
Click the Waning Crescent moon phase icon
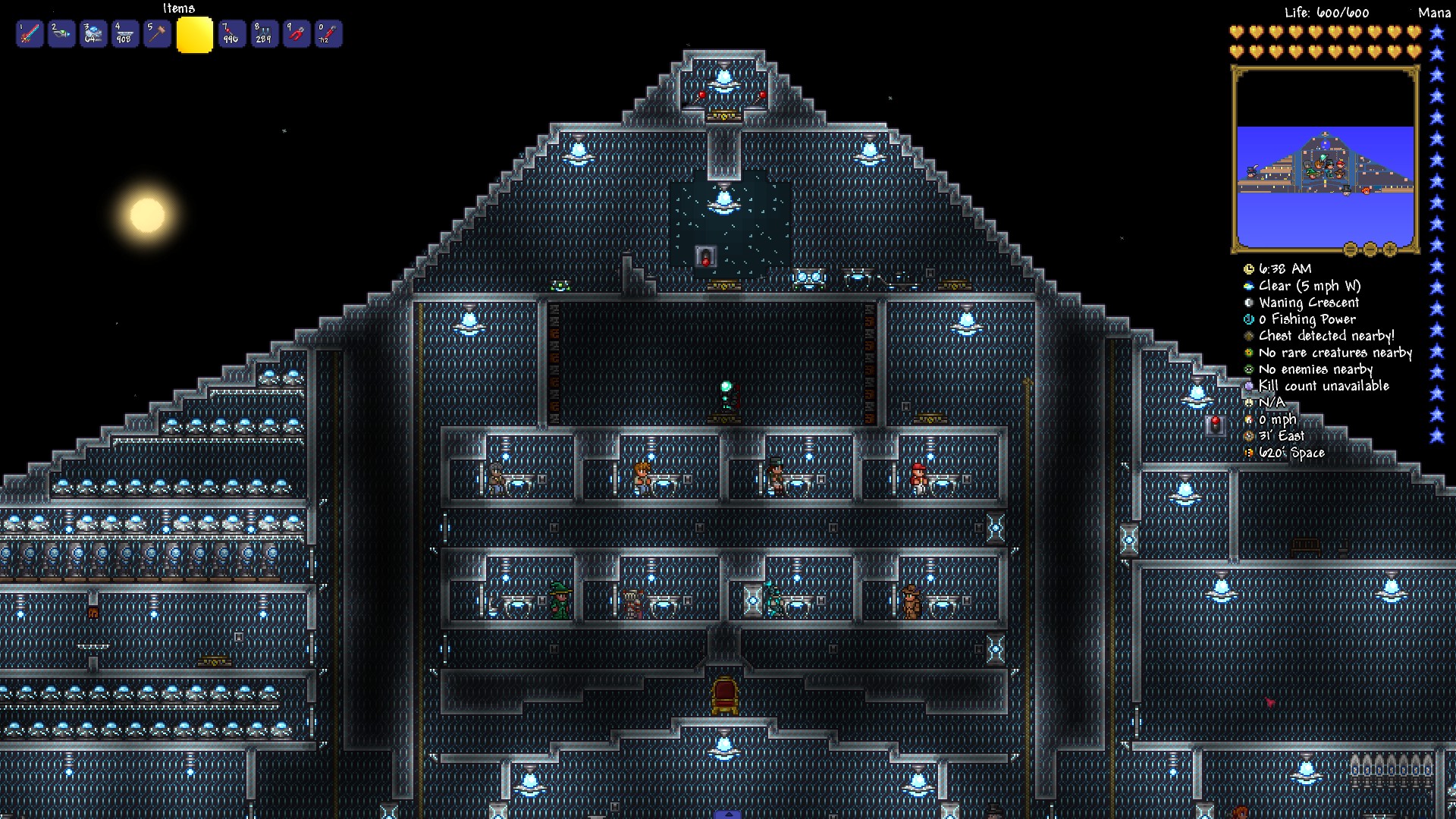(1248, 303)
